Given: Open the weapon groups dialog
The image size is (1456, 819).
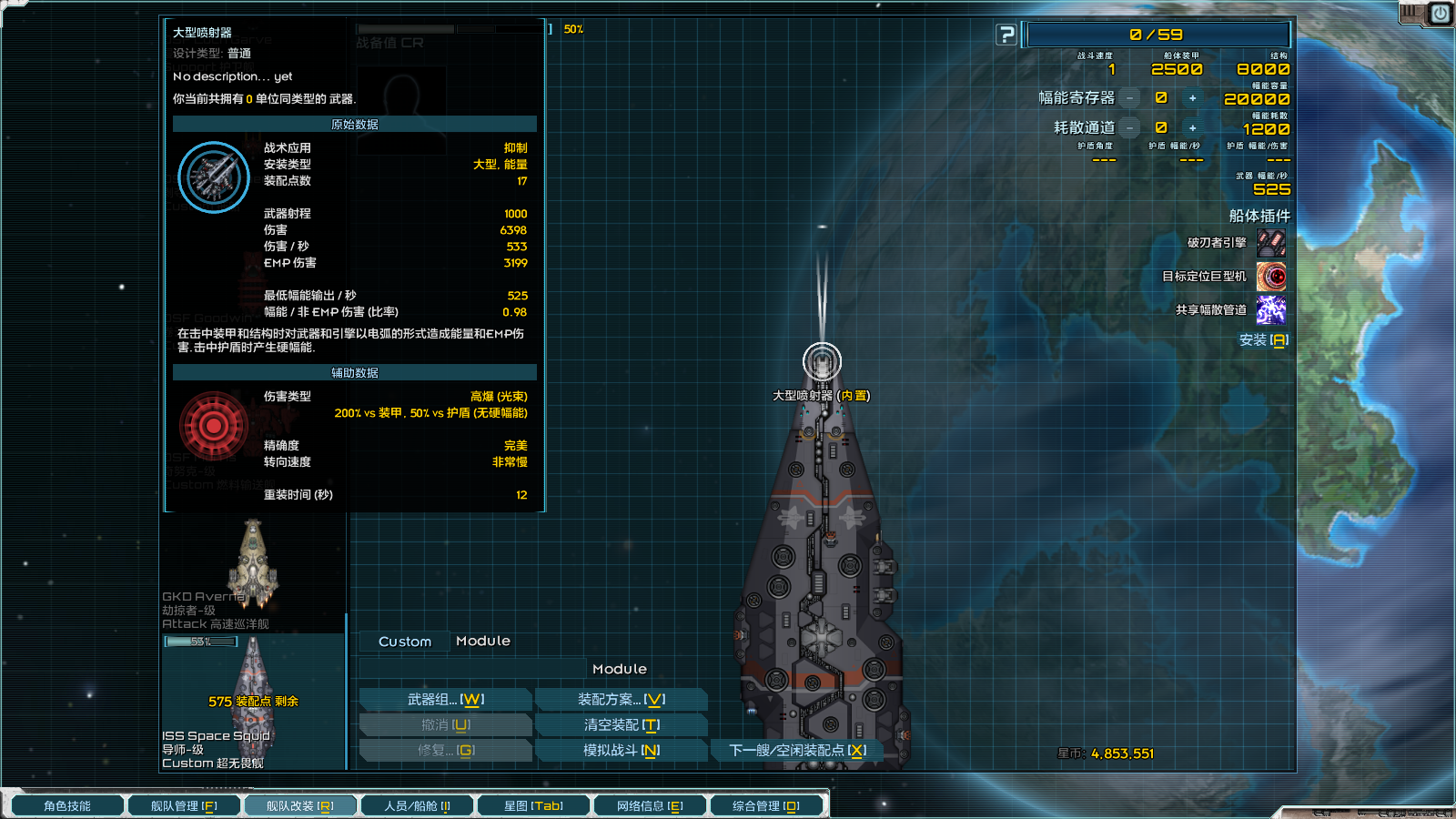Looking at the screenshot, I should (x=446, y=700).
